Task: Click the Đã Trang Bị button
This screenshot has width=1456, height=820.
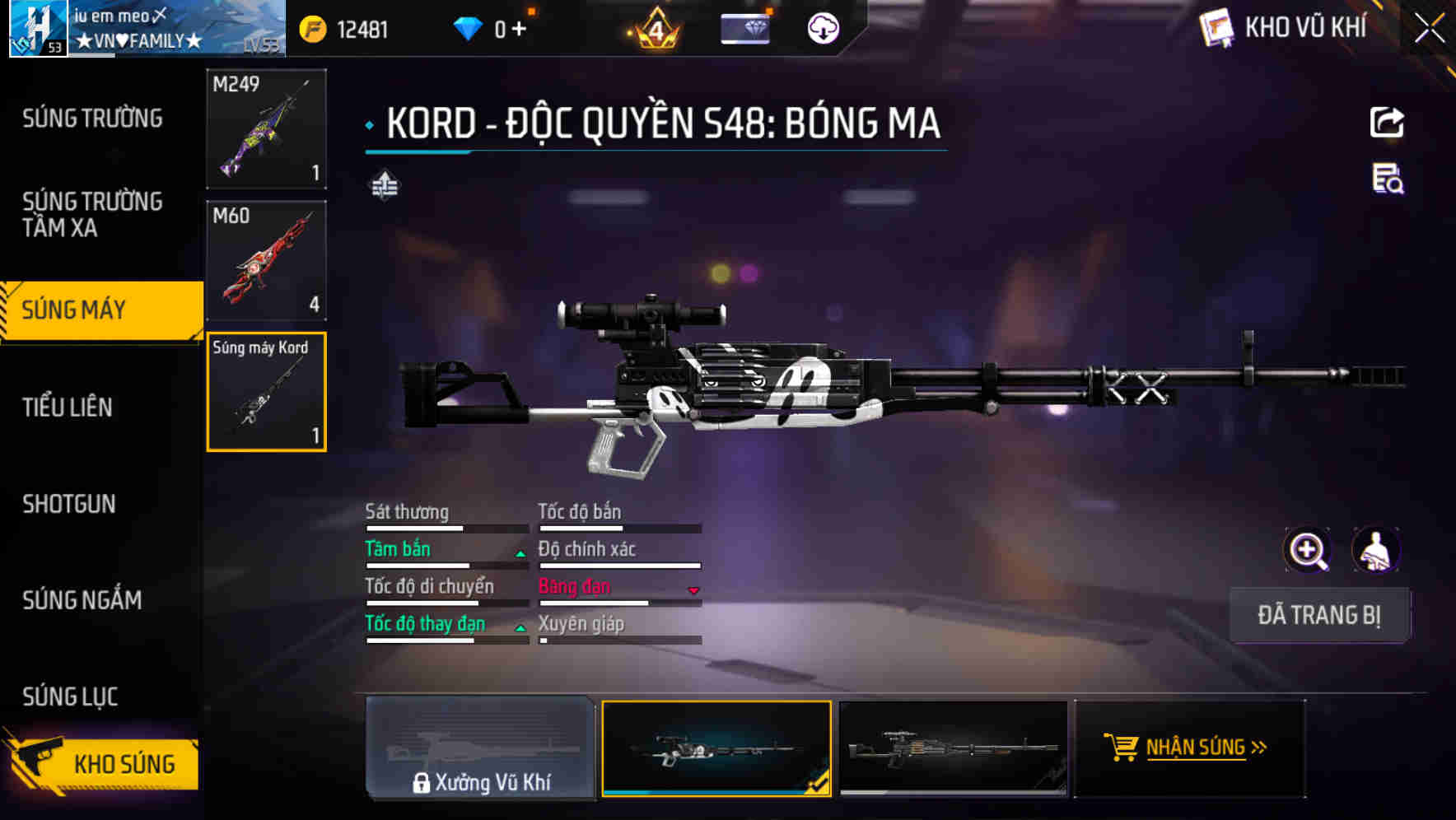Action: 1318,615
